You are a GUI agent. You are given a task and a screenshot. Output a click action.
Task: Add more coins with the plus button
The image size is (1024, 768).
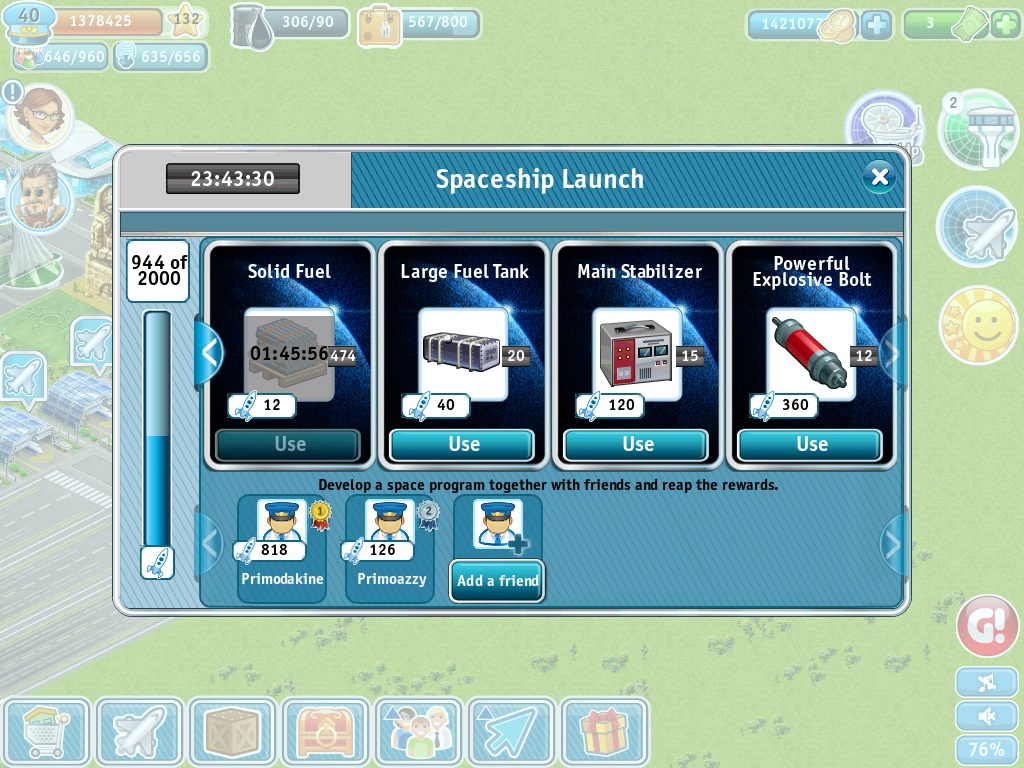coord(876,25)
